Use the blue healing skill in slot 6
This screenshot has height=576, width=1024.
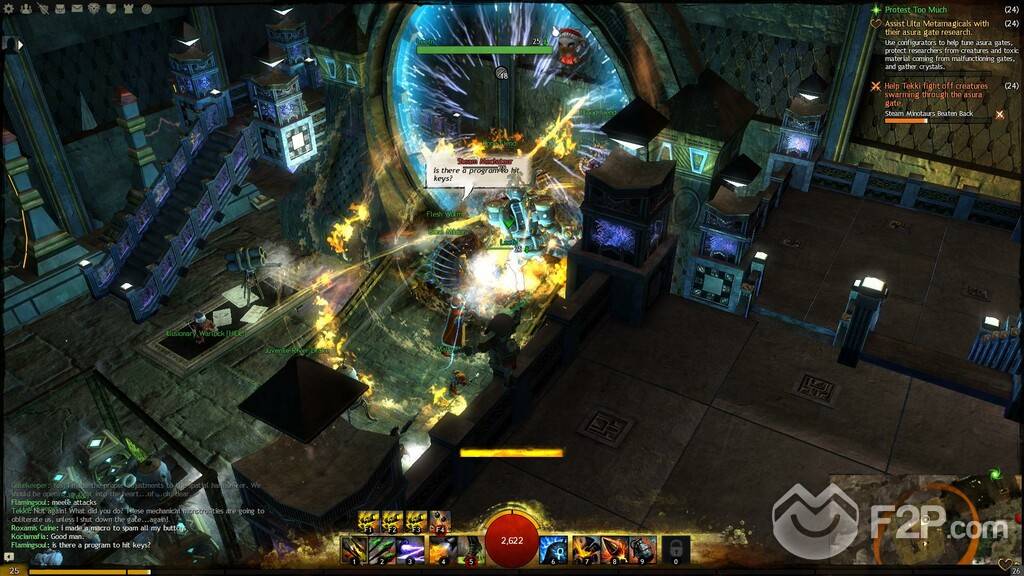coord(553,548)
